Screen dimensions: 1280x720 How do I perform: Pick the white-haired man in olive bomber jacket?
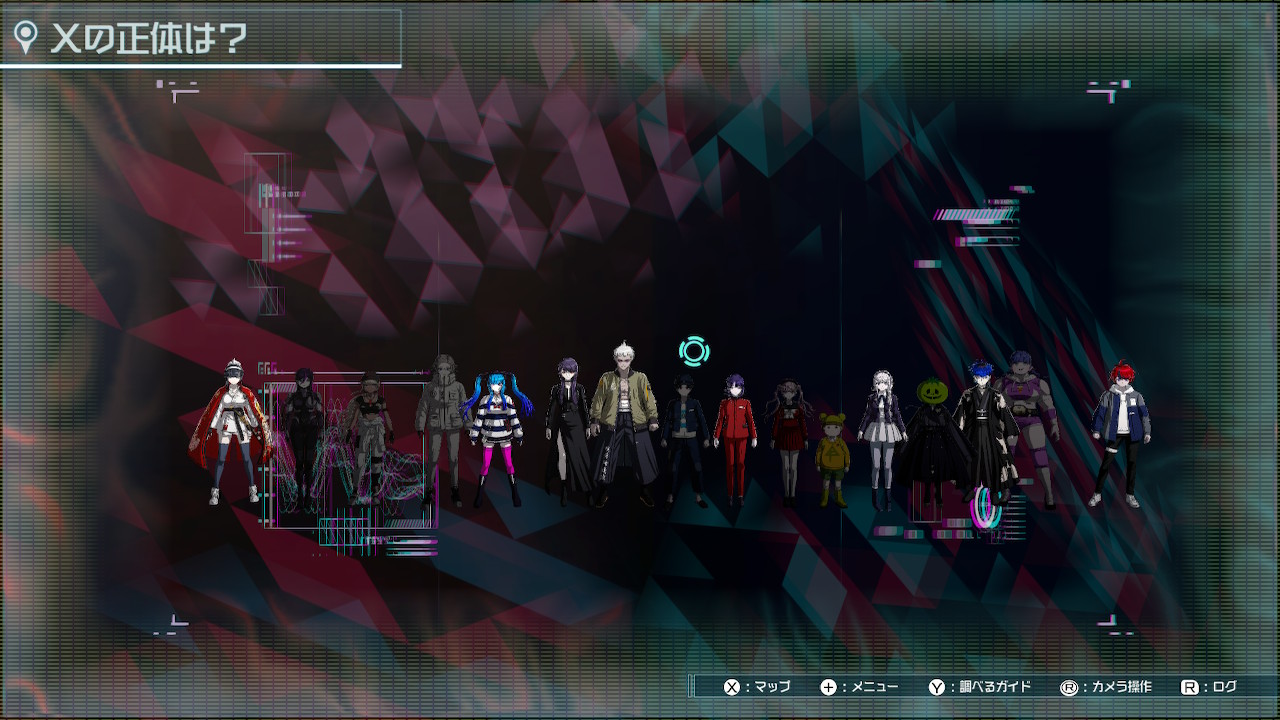pos(623,422)
